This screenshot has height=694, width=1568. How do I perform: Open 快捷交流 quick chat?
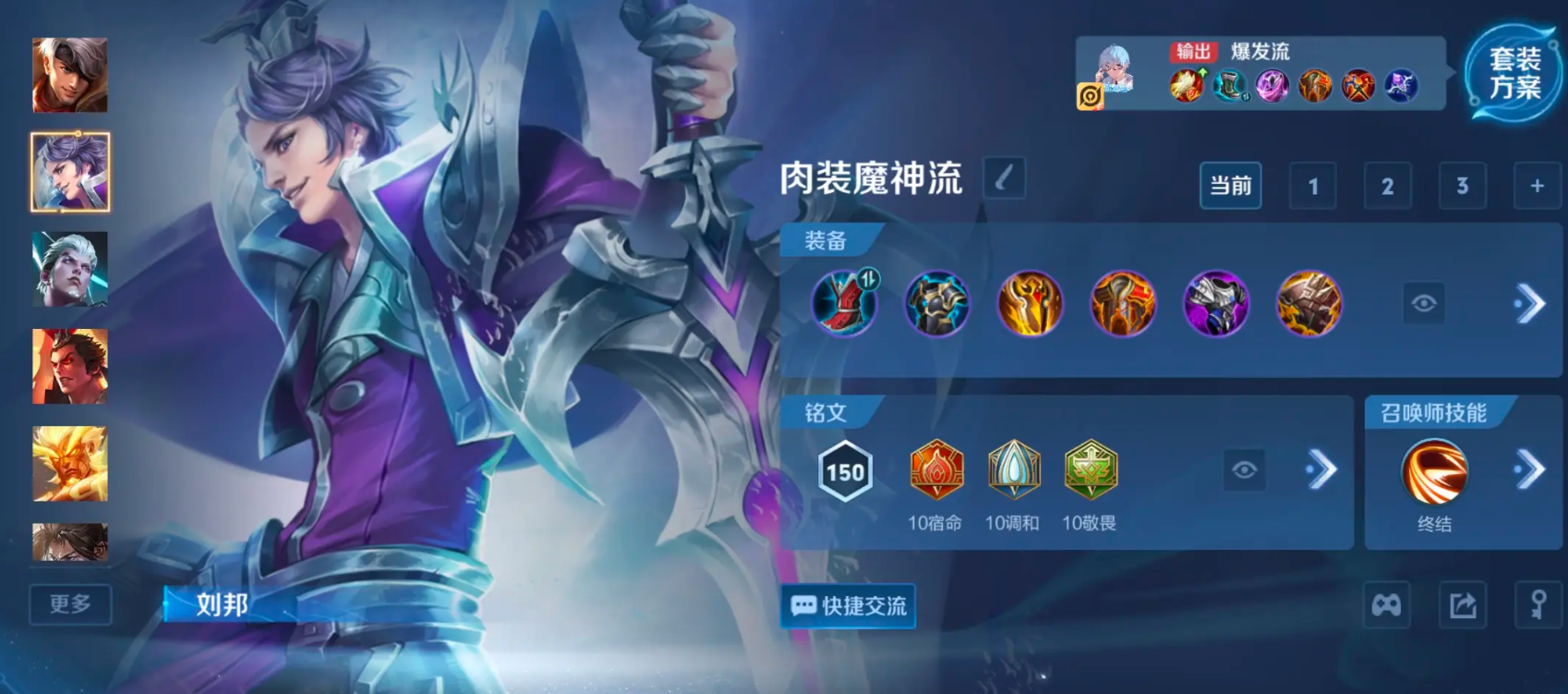click(x=847, y=607)
